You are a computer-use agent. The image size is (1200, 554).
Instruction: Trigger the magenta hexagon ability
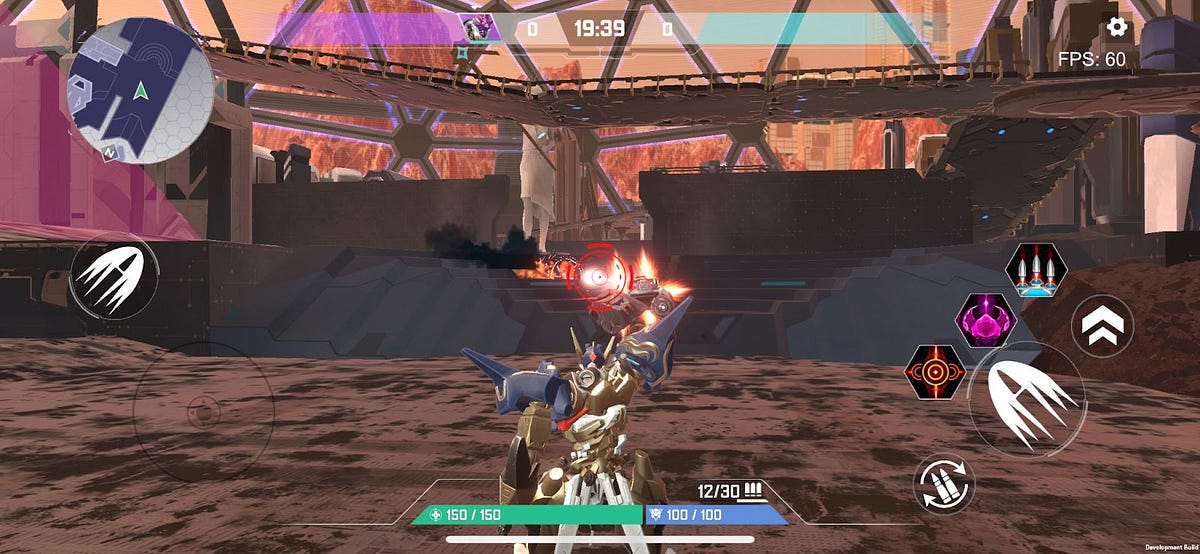987,320
